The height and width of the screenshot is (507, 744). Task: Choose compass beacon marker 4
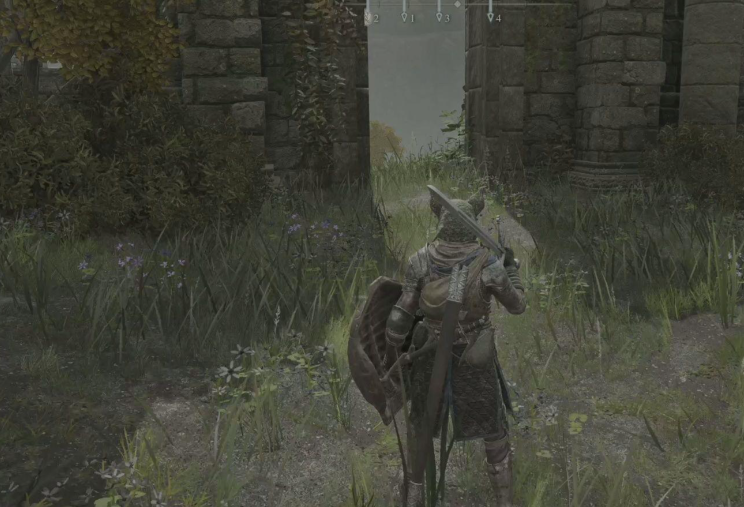490,16
